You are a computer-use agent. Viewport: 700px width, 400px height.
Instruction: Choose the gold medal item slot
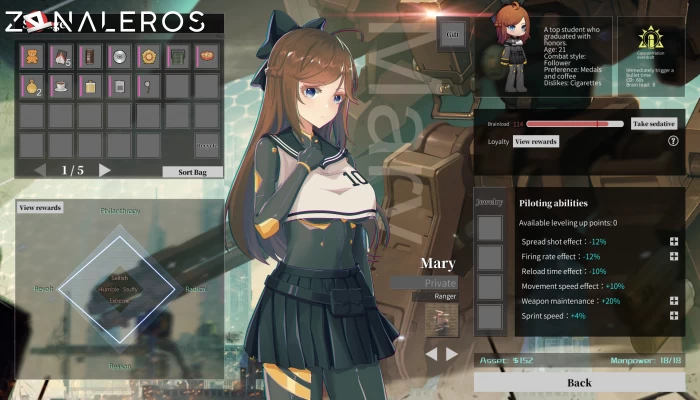tap(149, 56)
